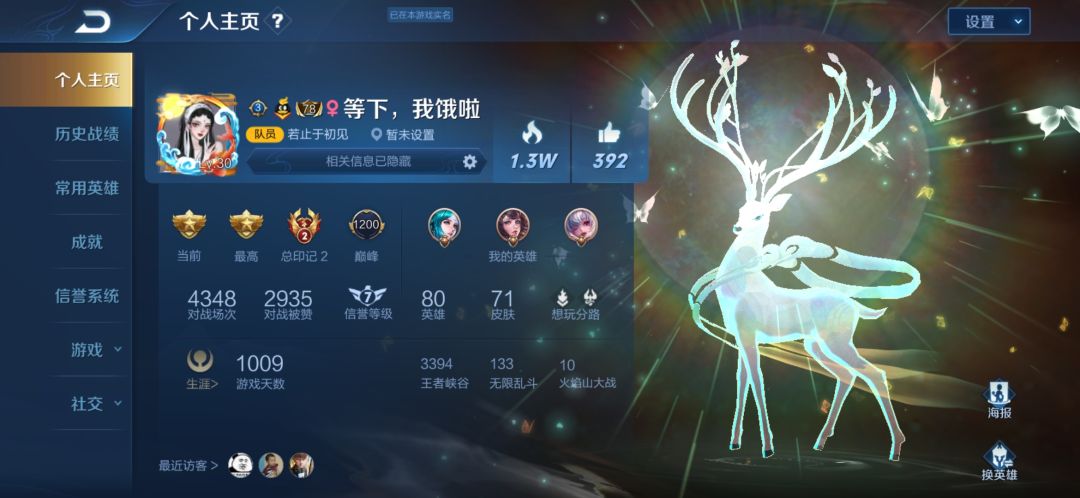This screenshot has width=1080, height=498.
Task: Open the help question mark icon
Action: [x=278, y=21]
